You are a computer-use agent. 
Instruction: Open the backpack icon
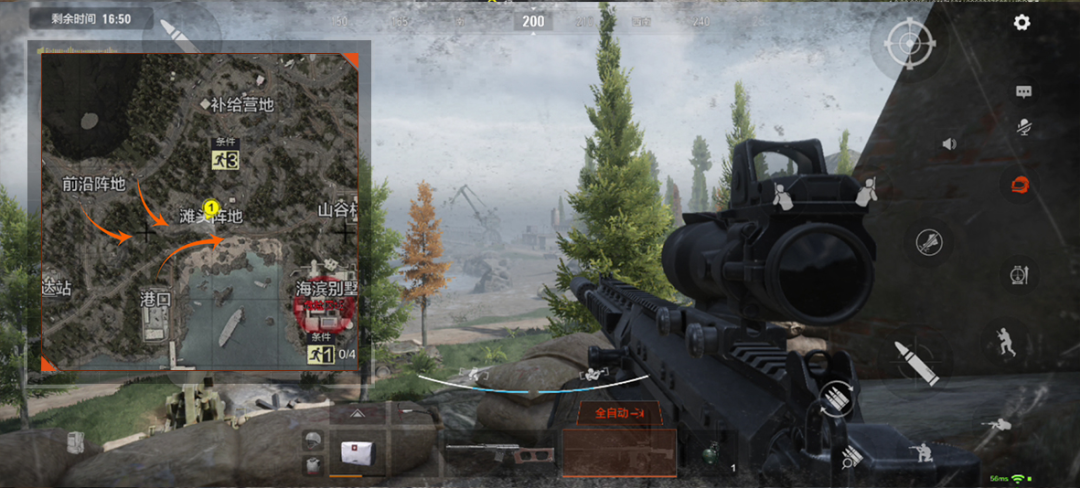tap(76, 441)
